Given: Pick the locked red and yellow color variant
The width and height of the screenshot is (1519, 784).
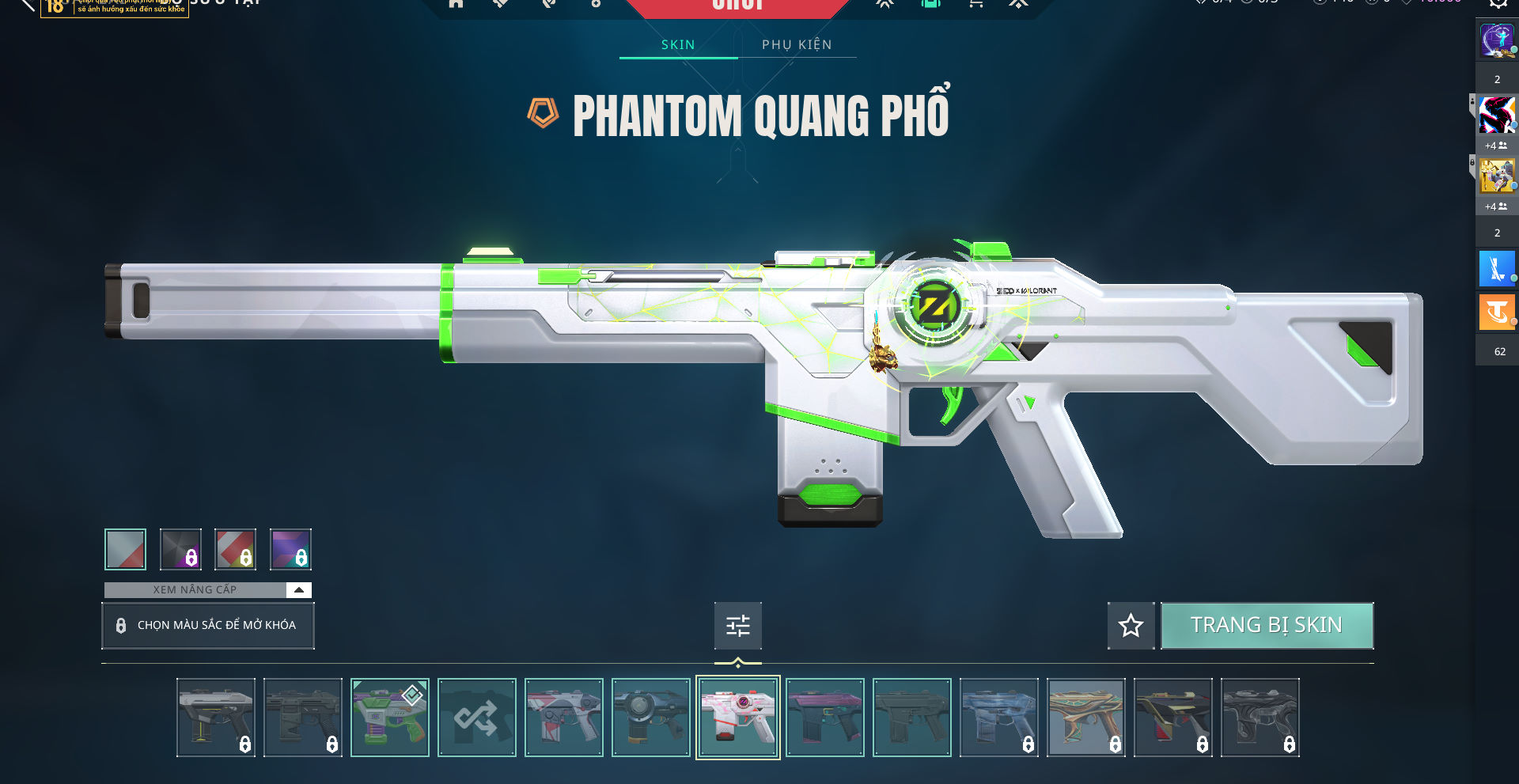Looking at the screenshot, I should [236, 549].
